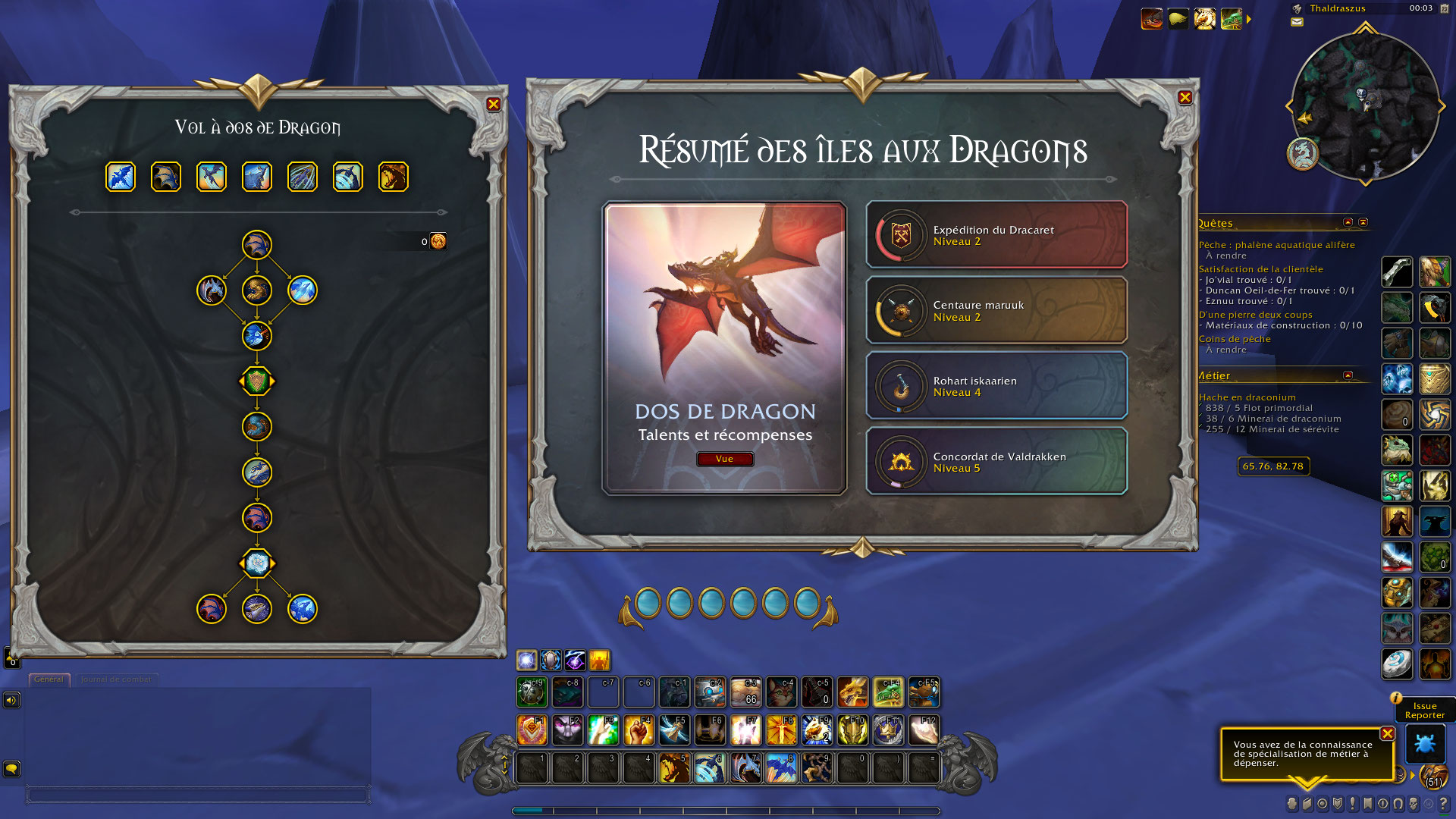Open the Issue Reporter

pos(1424,711)
